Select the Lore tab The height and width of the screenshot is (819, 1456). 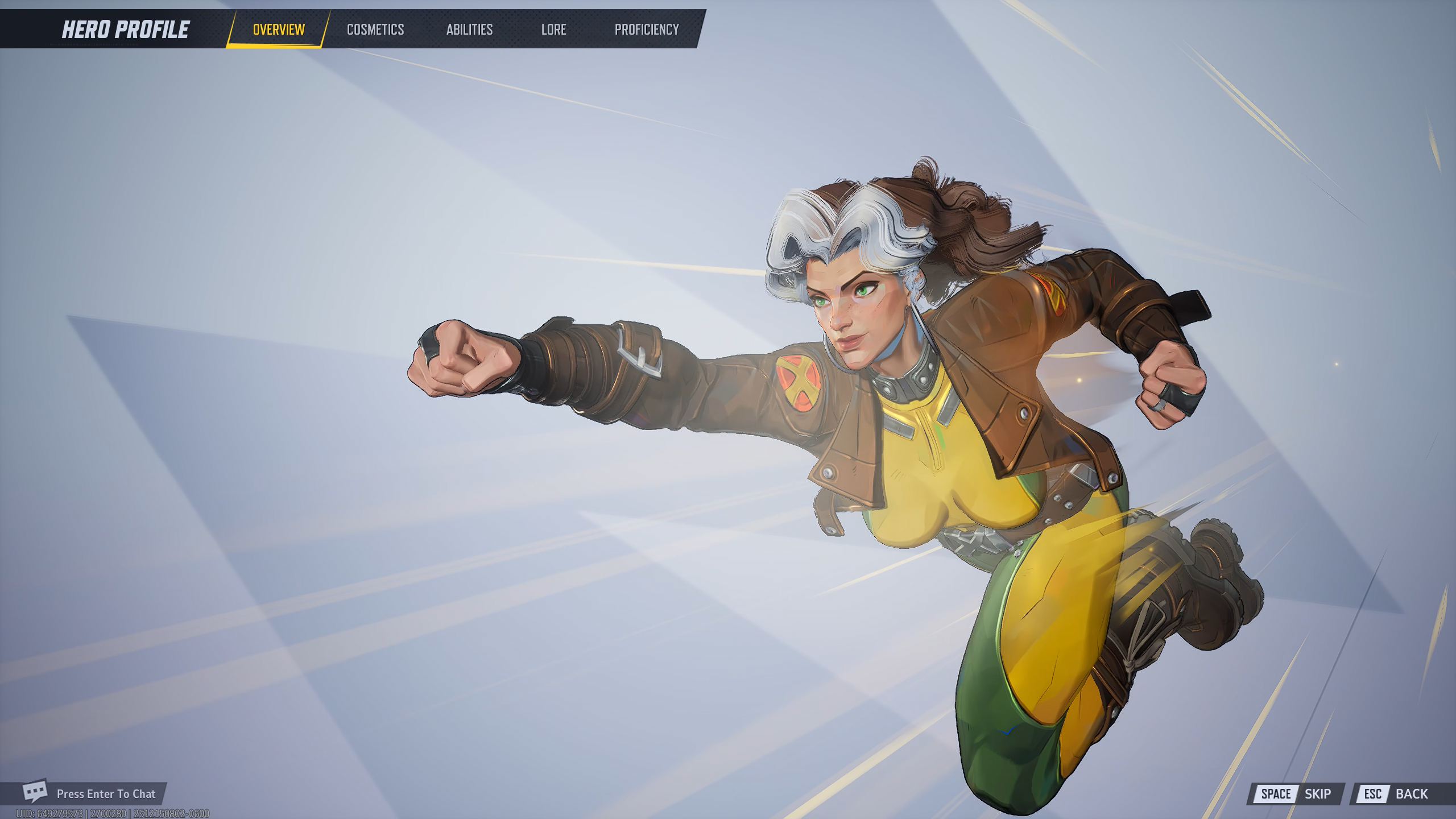tap(553, 30)
